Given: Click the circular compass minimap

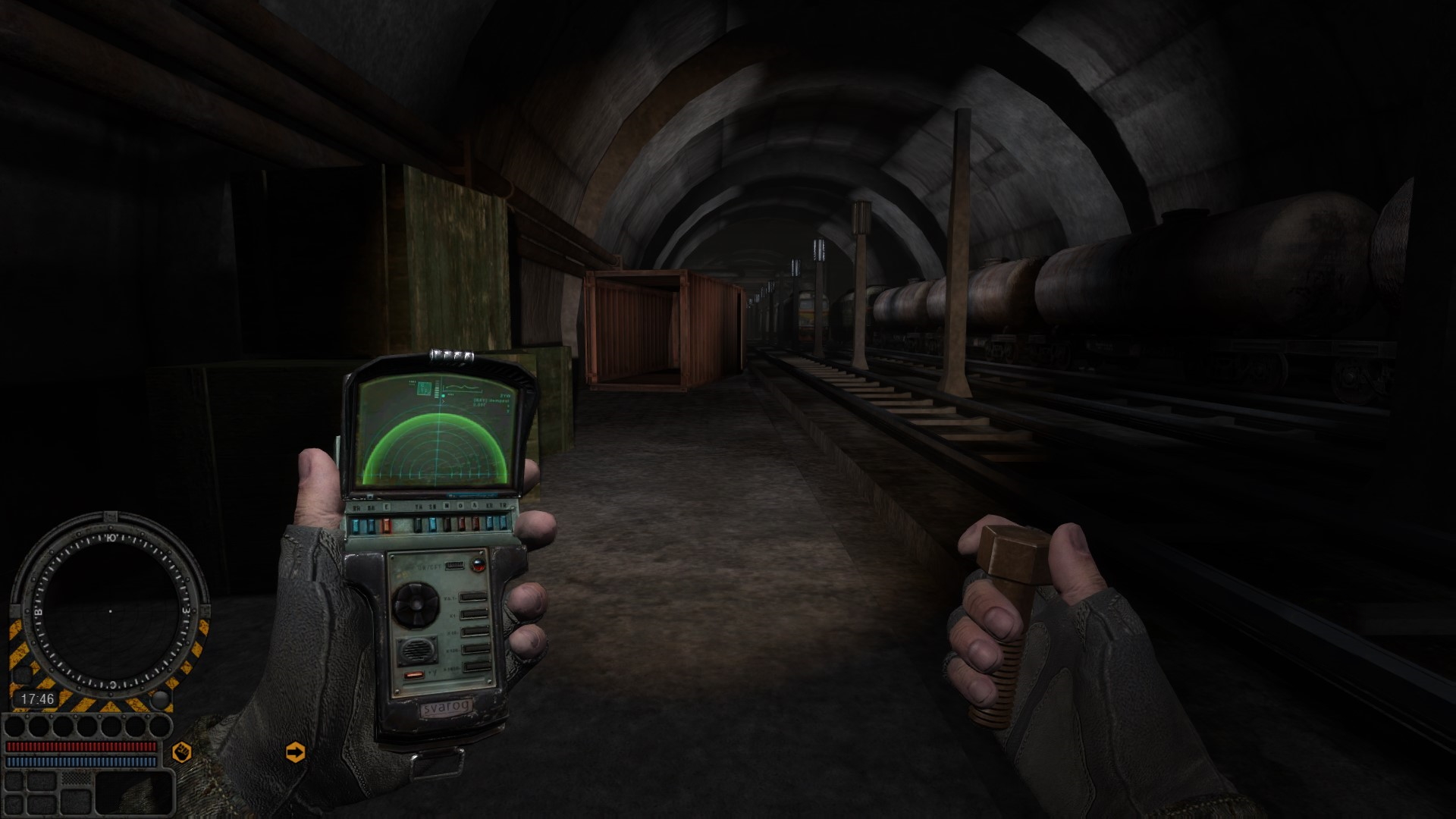Looking at the screenshot, I should tap(111, 610).
